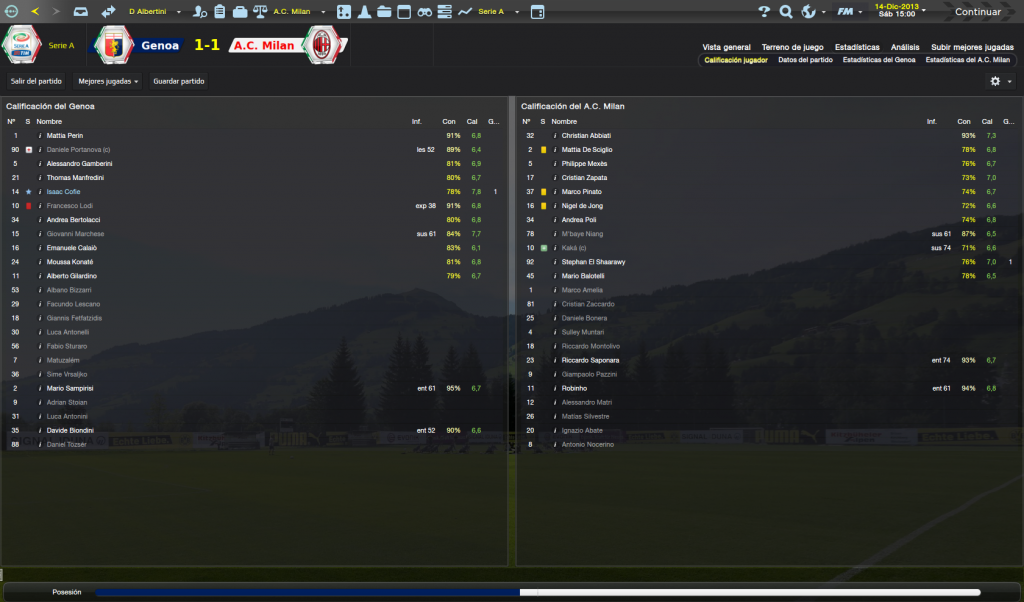Open the magnifying glass search
Screen dimensions: 1024x602
[786, 12]
